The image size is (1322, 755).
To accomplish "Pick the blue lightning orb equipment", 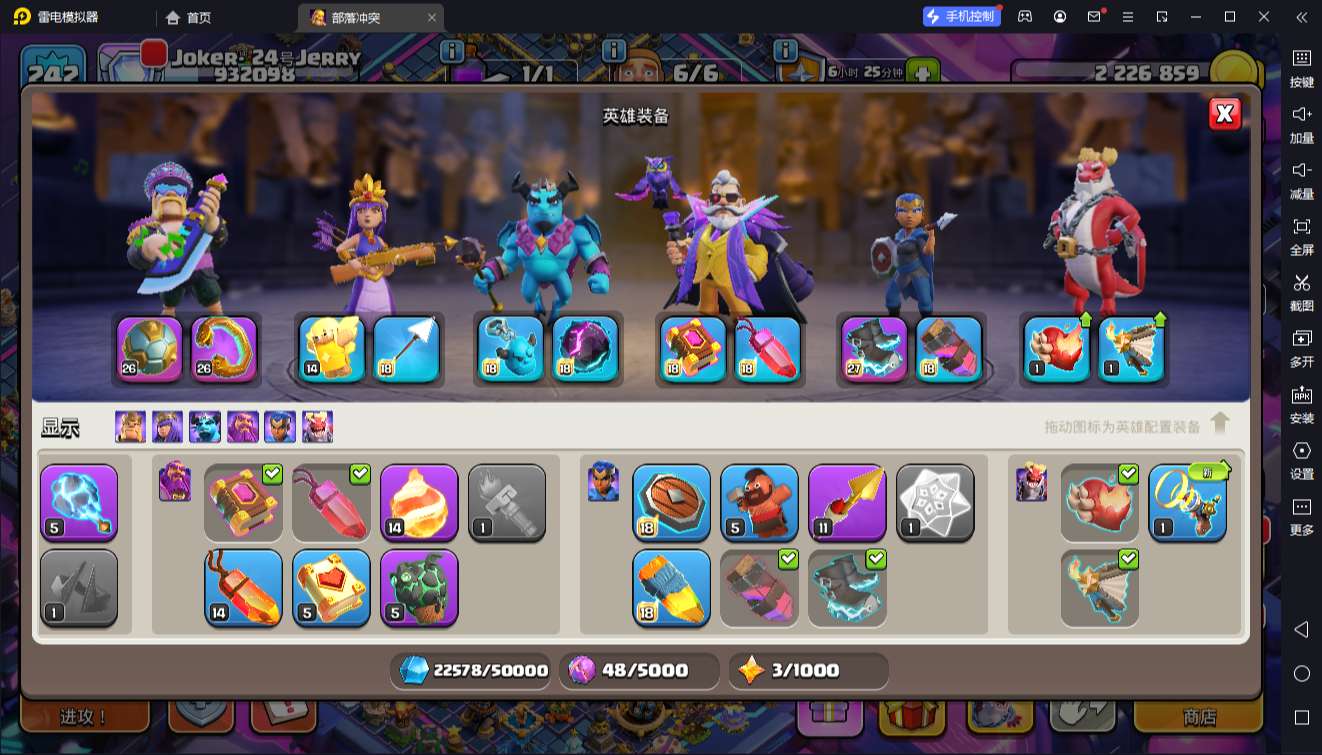I will click(79, 502).
